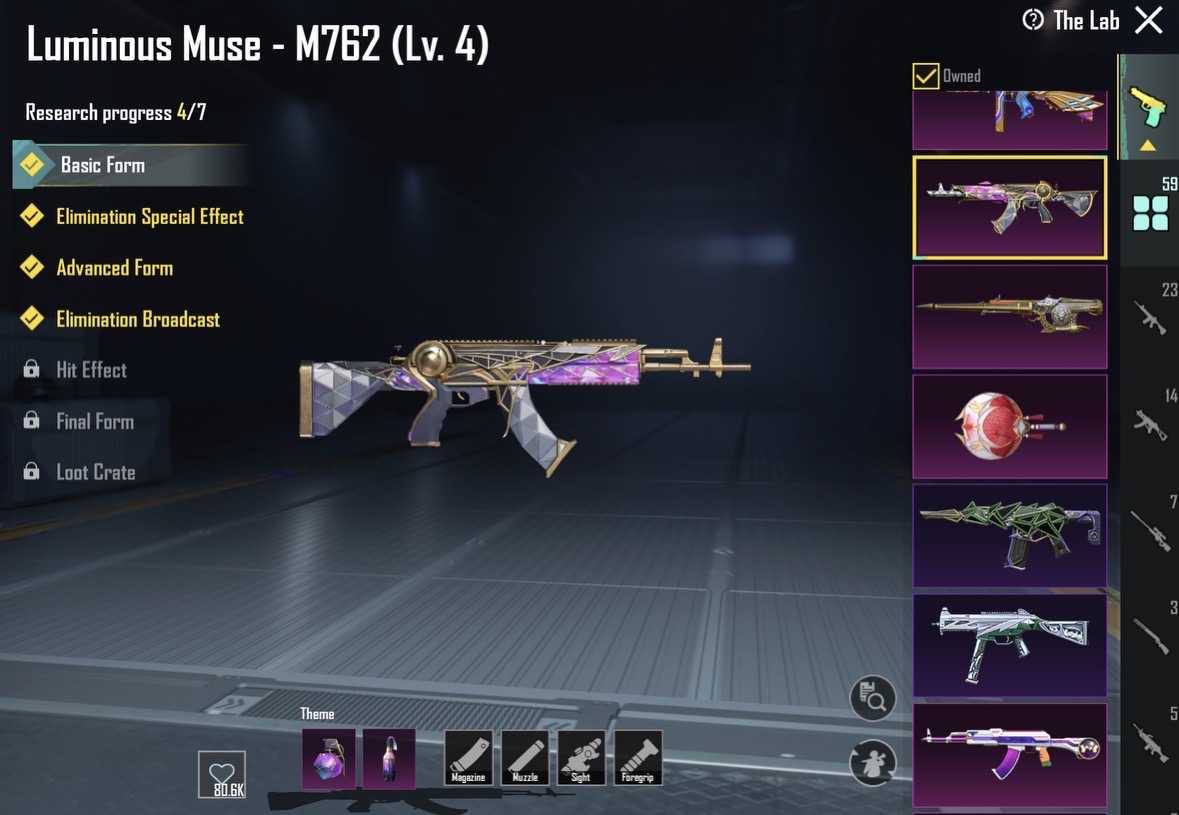
Task: View the Elimination Broadcast stage
Action: pos(137,320)
